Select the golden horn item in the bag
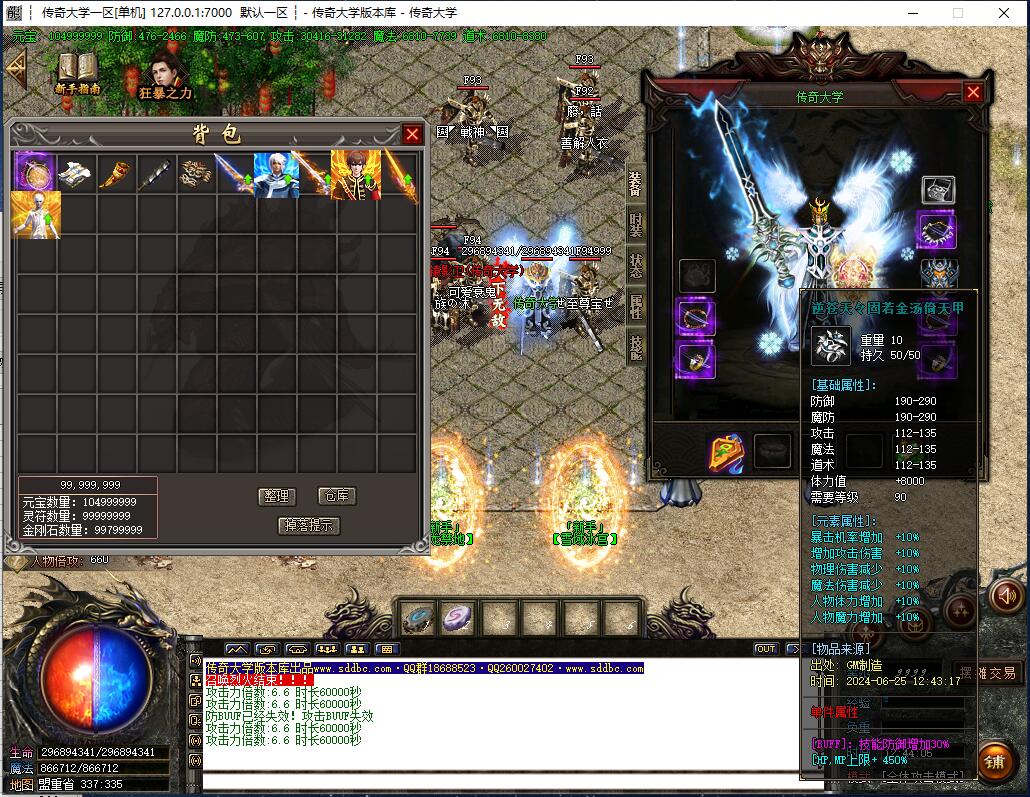Screen dimensions: 1030x797 [x=115, y=174]
